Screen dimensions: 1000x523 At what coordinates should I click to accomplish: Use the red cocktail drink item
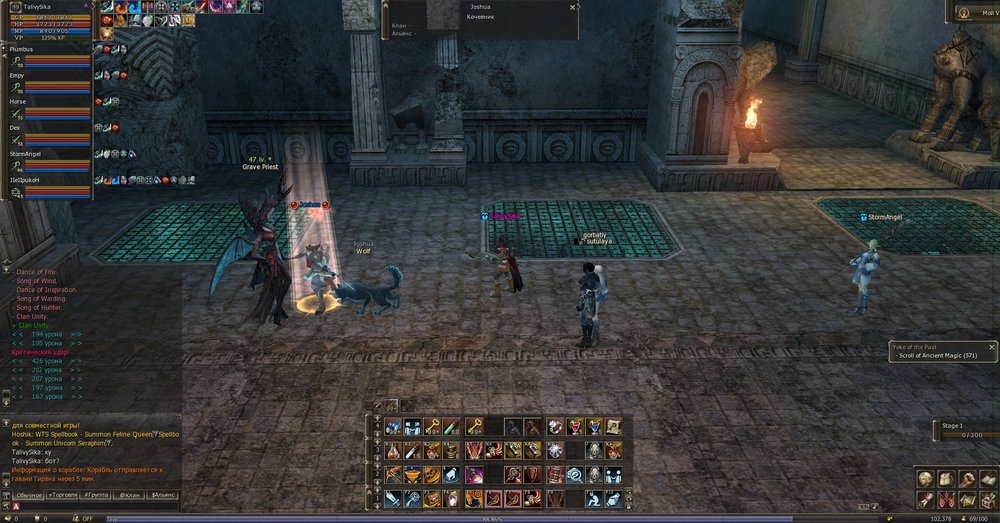(574, 427)
